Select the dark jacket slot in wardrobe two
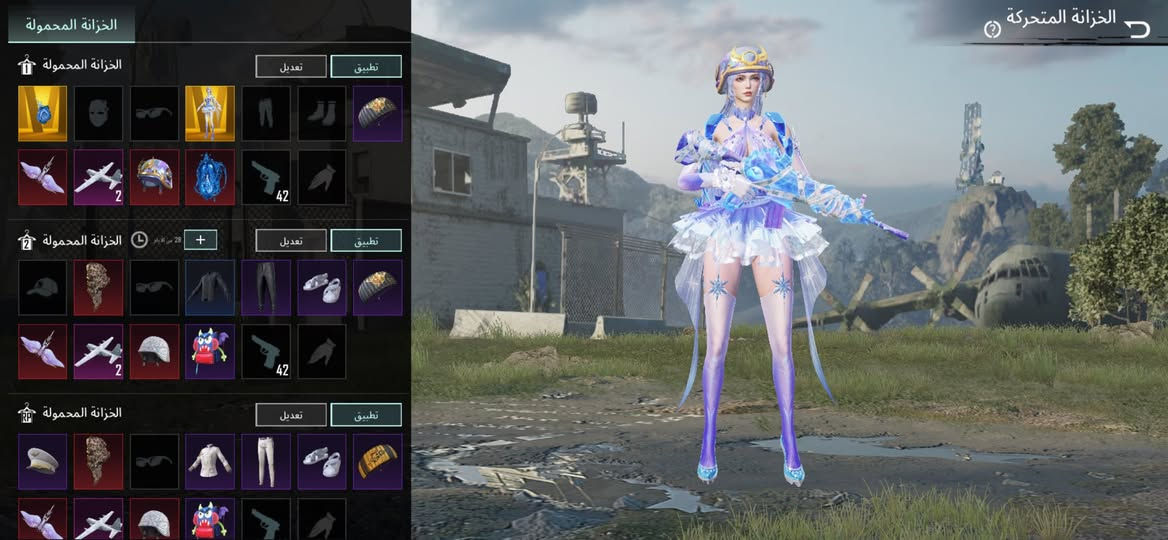Screen dimensions: 1168x540 pos(210,287)
